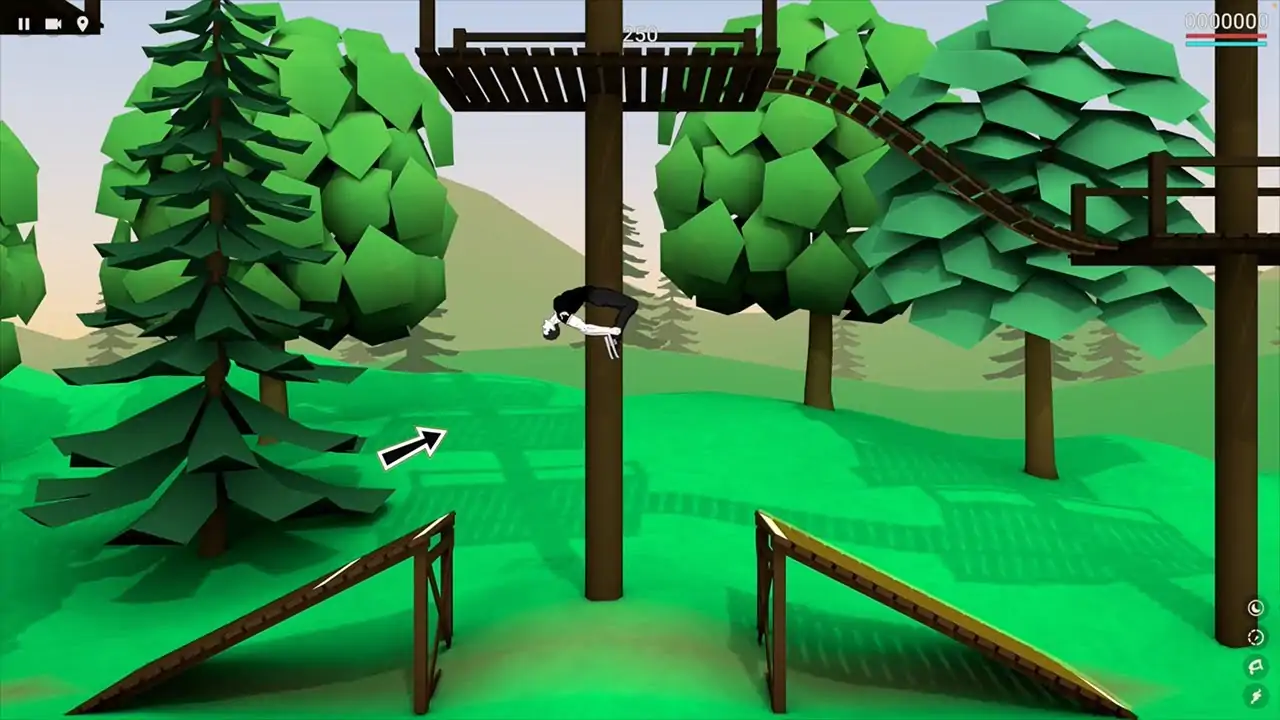This screenshot has height=720, width=1280.
Task: Click the 250 distance marker sign
Action: tap(640, 33)
